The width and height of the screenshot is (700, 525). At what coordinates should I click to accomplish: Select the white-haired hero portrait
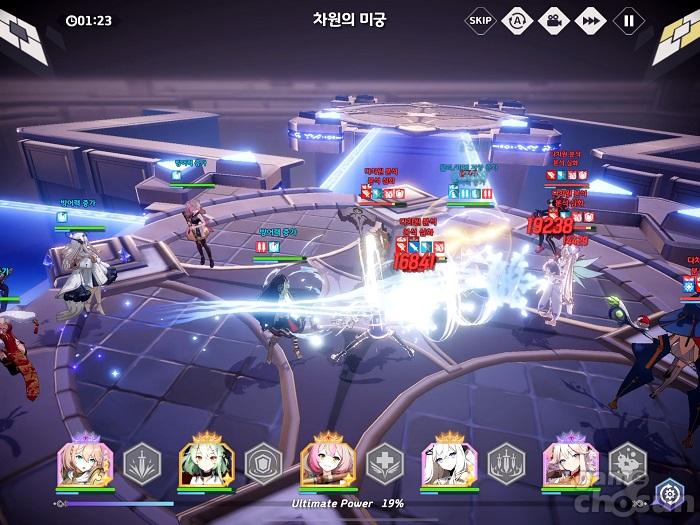pos(448,464)
